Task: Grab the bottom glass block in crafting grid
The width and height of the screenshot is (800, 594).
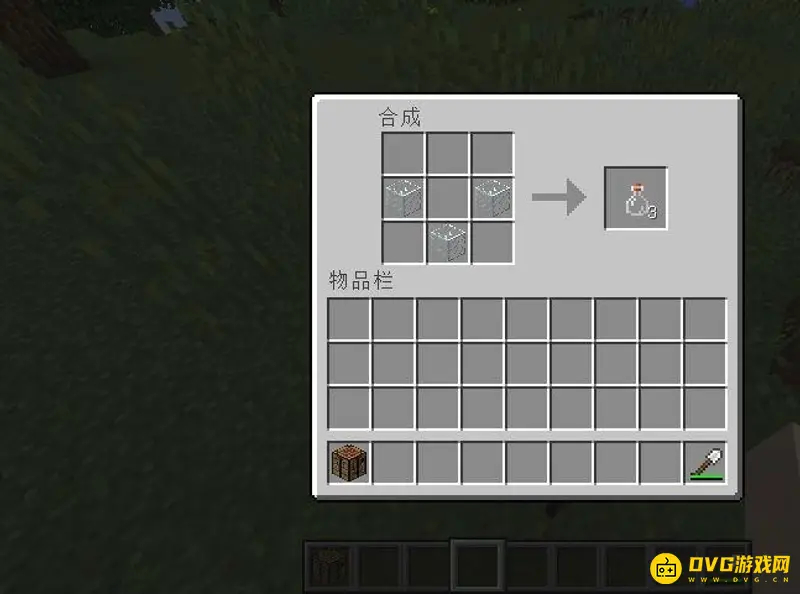Action: [448, 242]
